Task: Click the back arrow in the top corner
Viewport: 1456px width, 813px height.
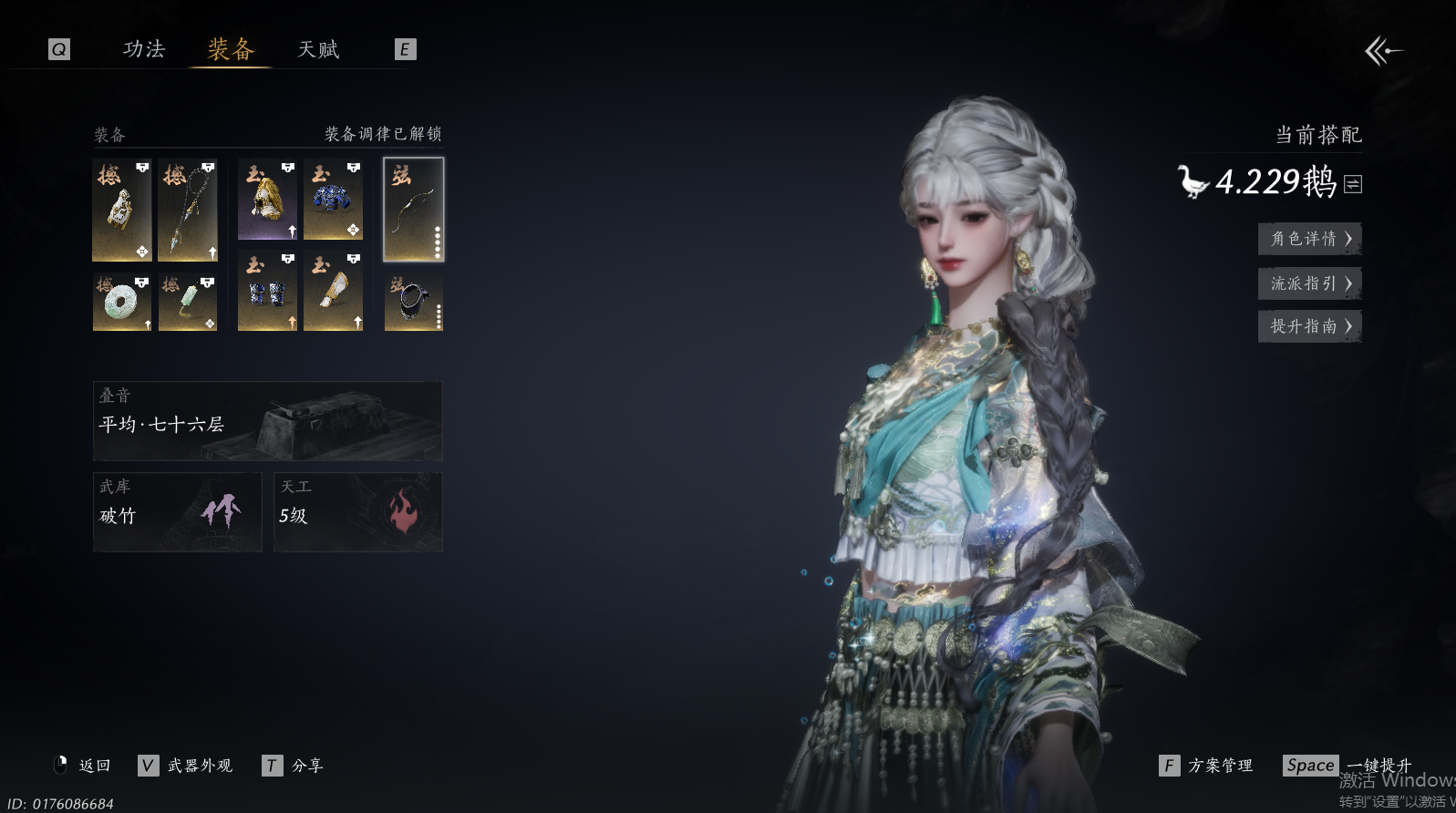Action: click(1383, 51)
